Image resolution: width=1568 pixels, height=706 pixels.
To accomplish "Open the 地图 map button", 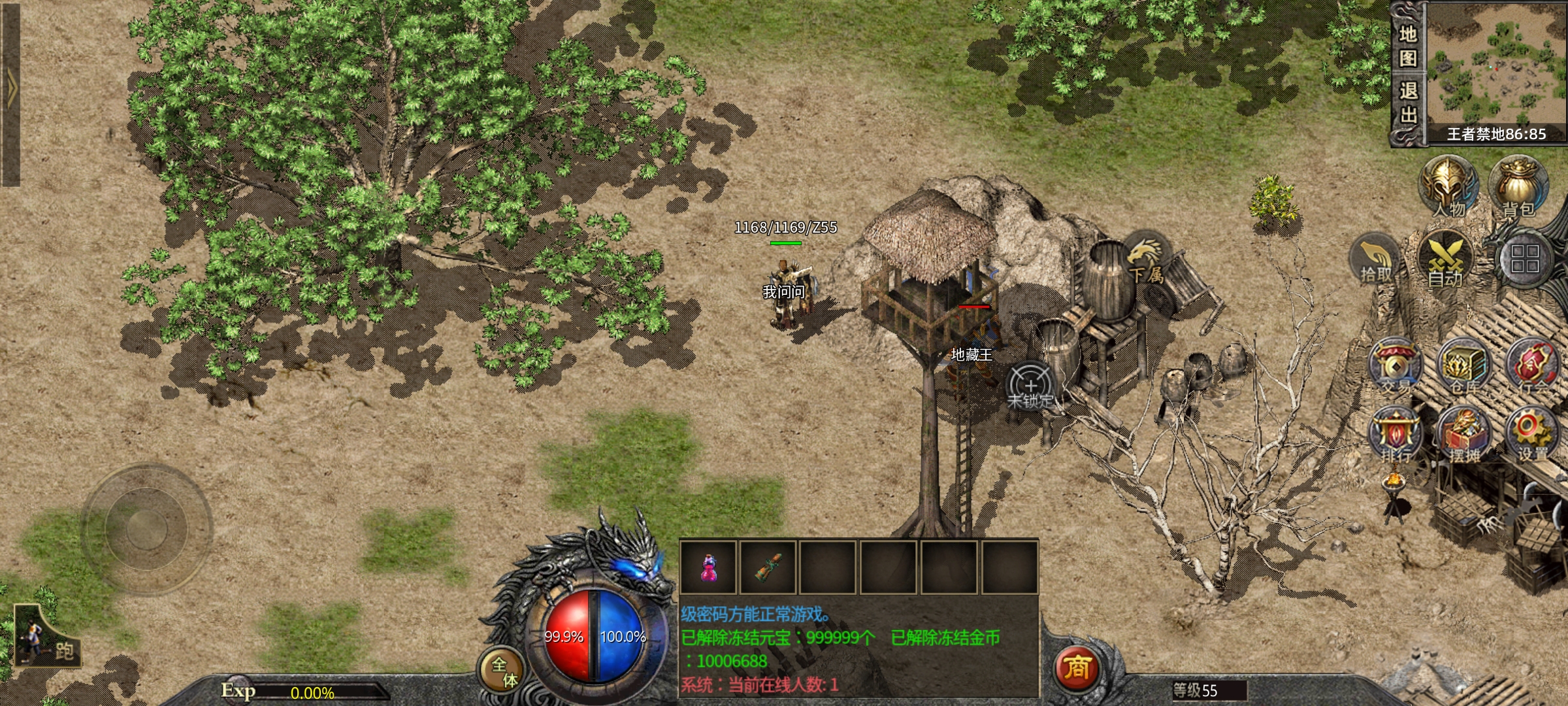I will pyautogui.click(x=1407, y=46).
